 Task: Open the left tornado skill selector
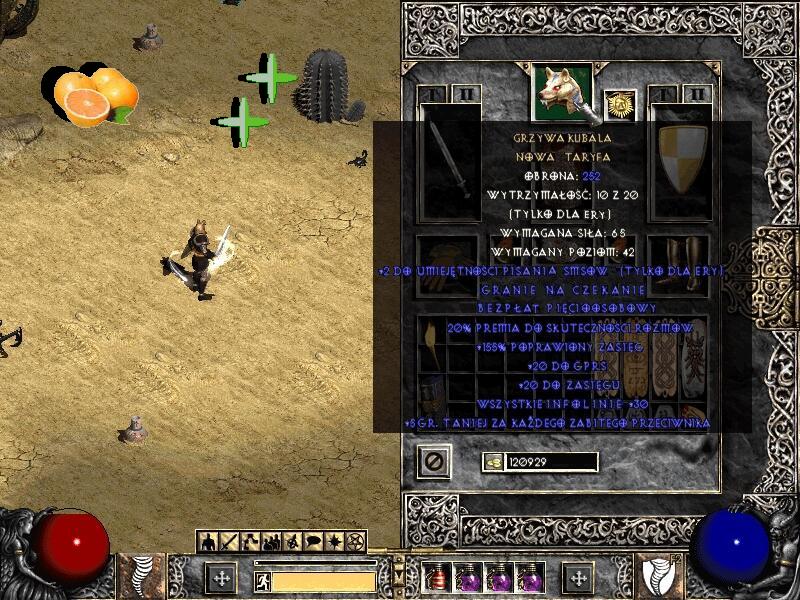(142, 577)
